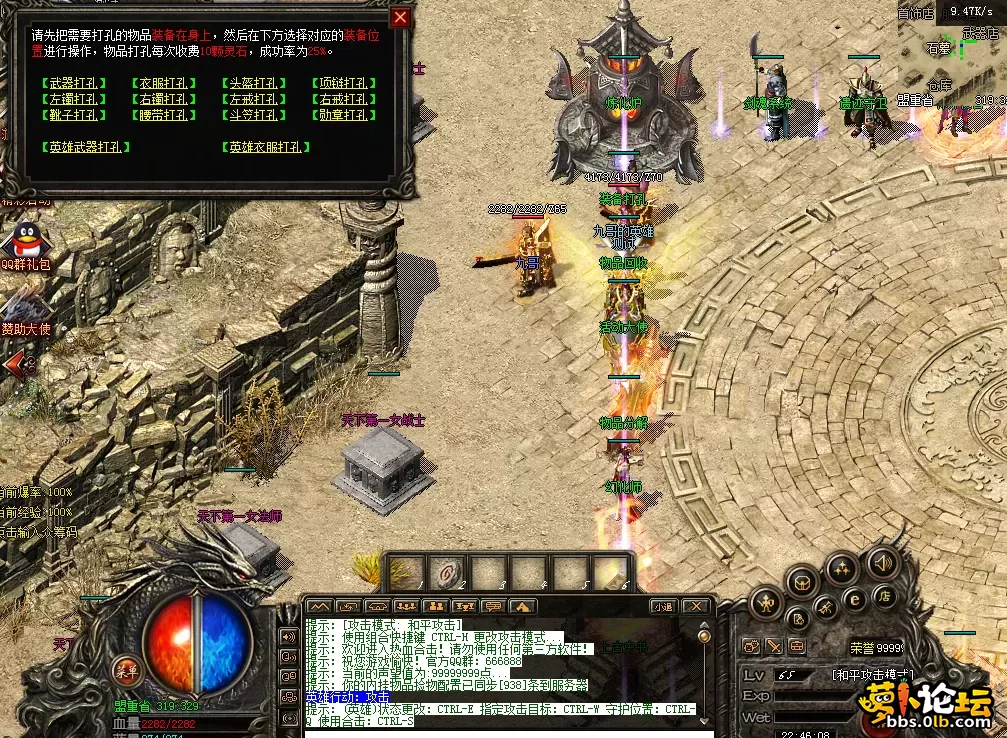
Task: Select 项链打孔 necklace socketing
Action: point(342,84)
